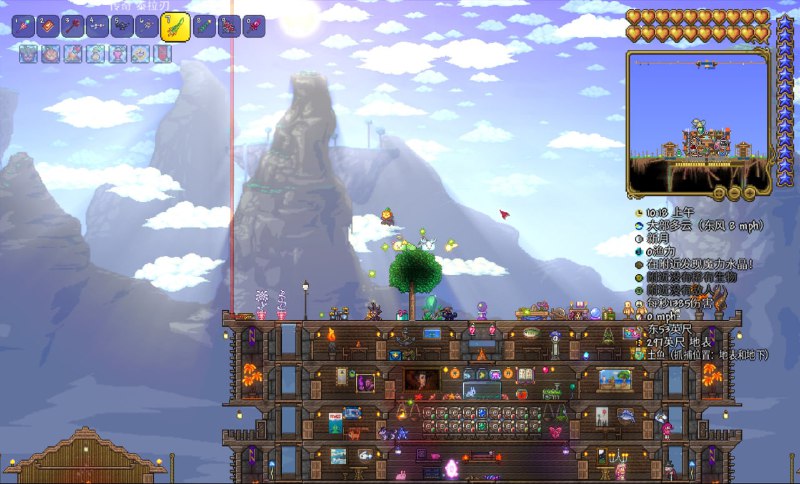Select the green staff in hotbar slot 8
The image size is (800, 484).
point(205,26)
